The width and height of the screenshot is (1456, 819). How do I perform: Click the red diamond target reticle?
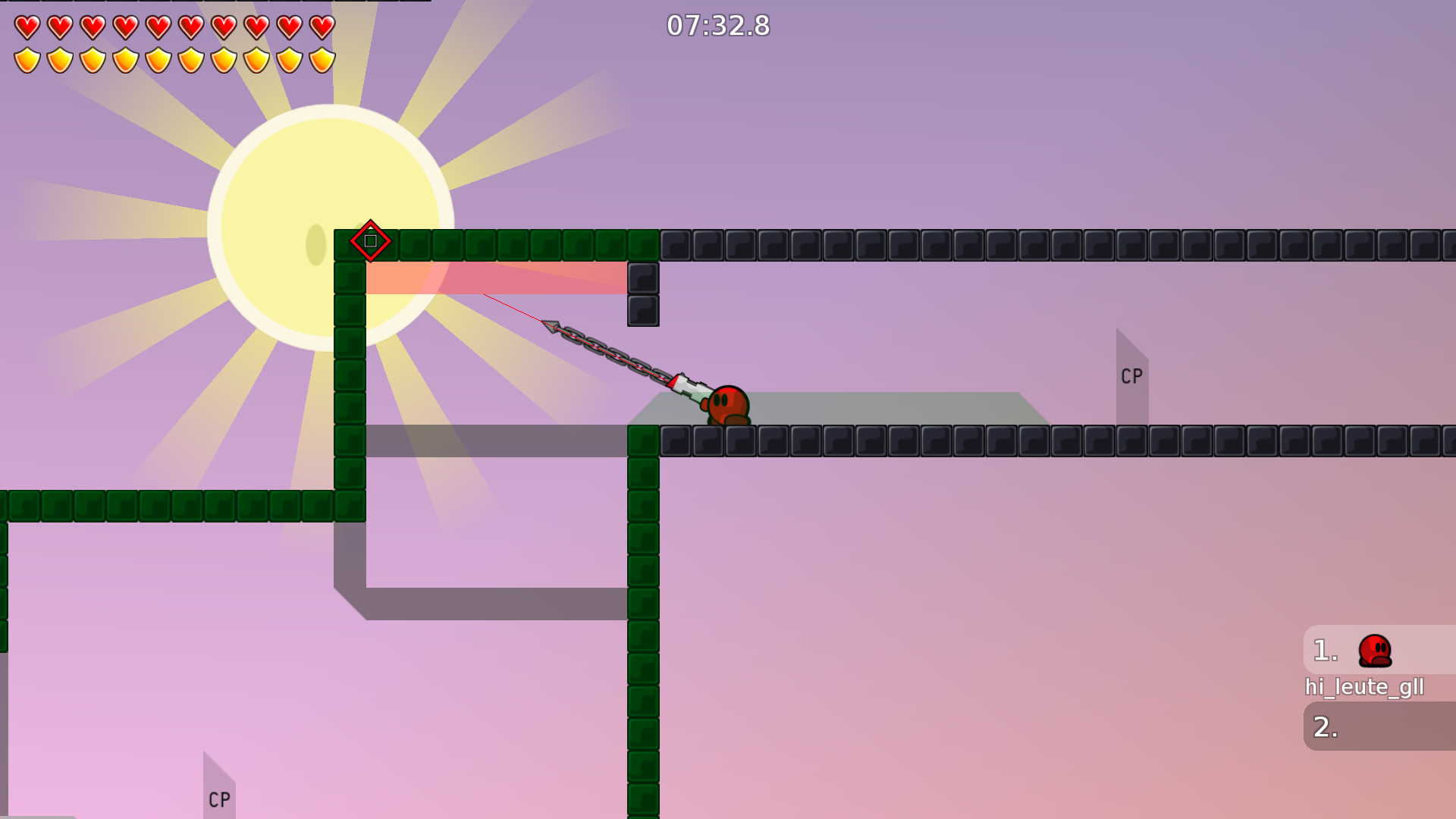pos(370,241)
